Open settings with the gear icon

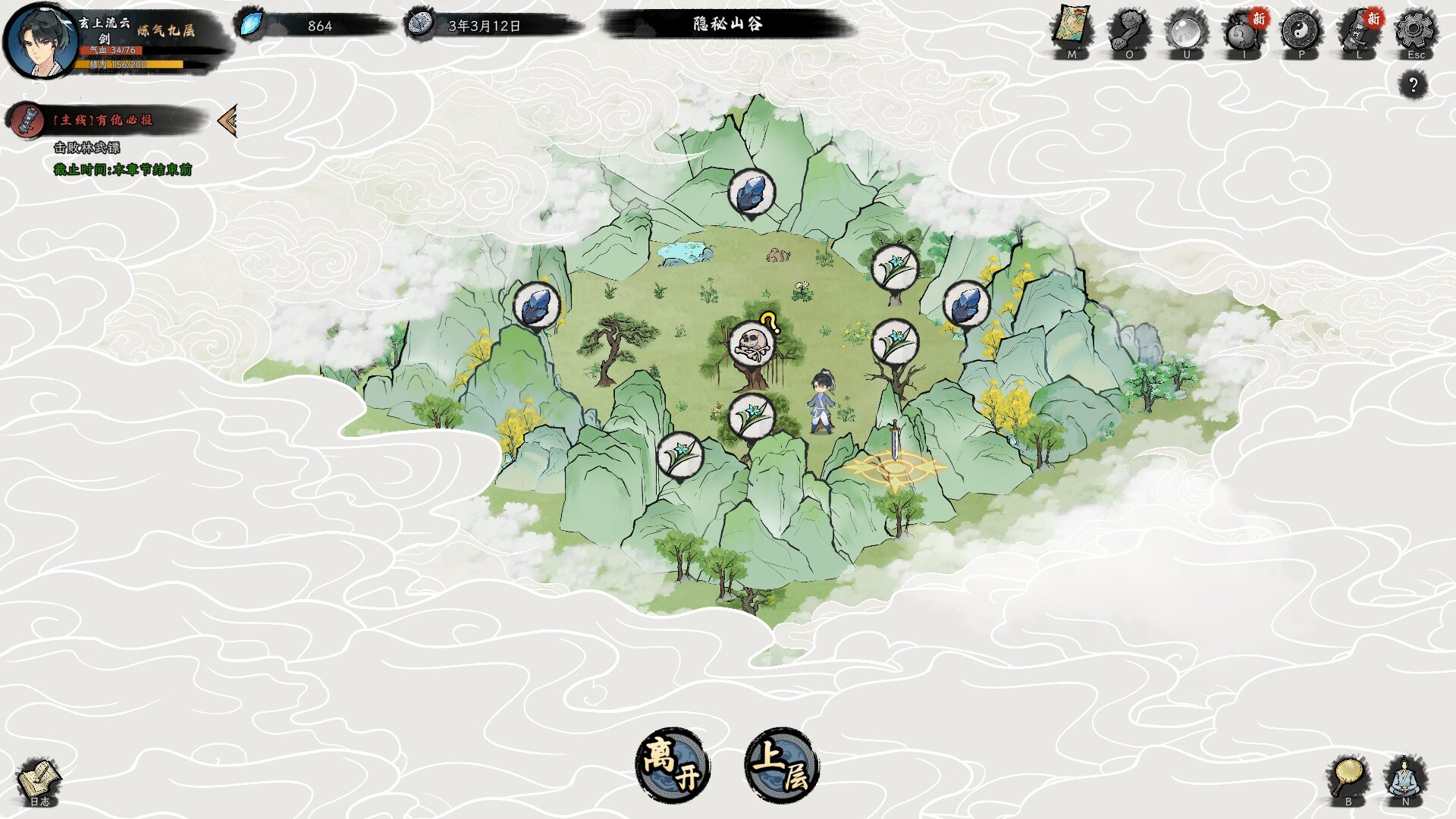[1415, 30]
